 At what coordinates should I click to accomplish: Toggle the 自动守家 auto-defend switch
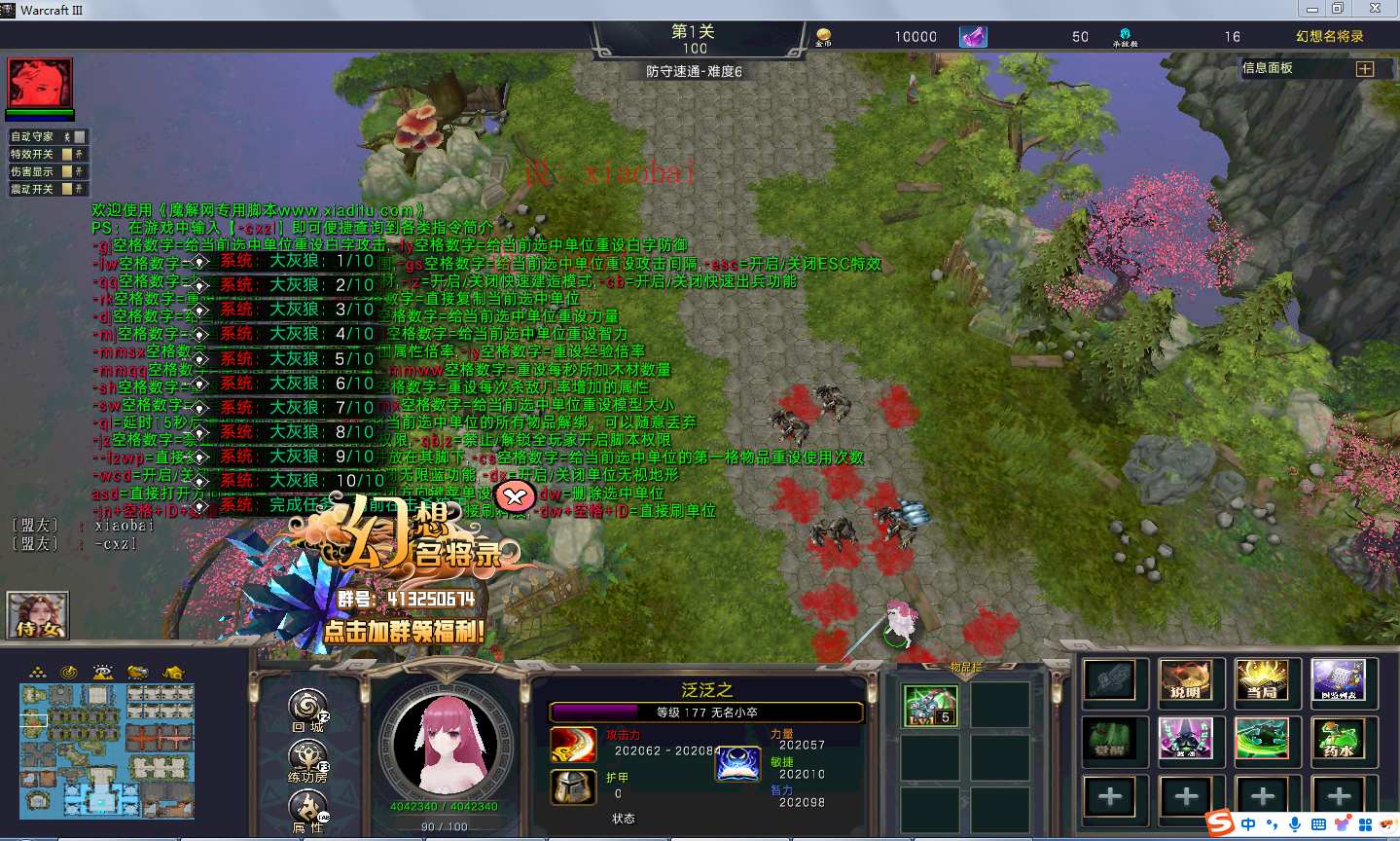pos(80,137)
